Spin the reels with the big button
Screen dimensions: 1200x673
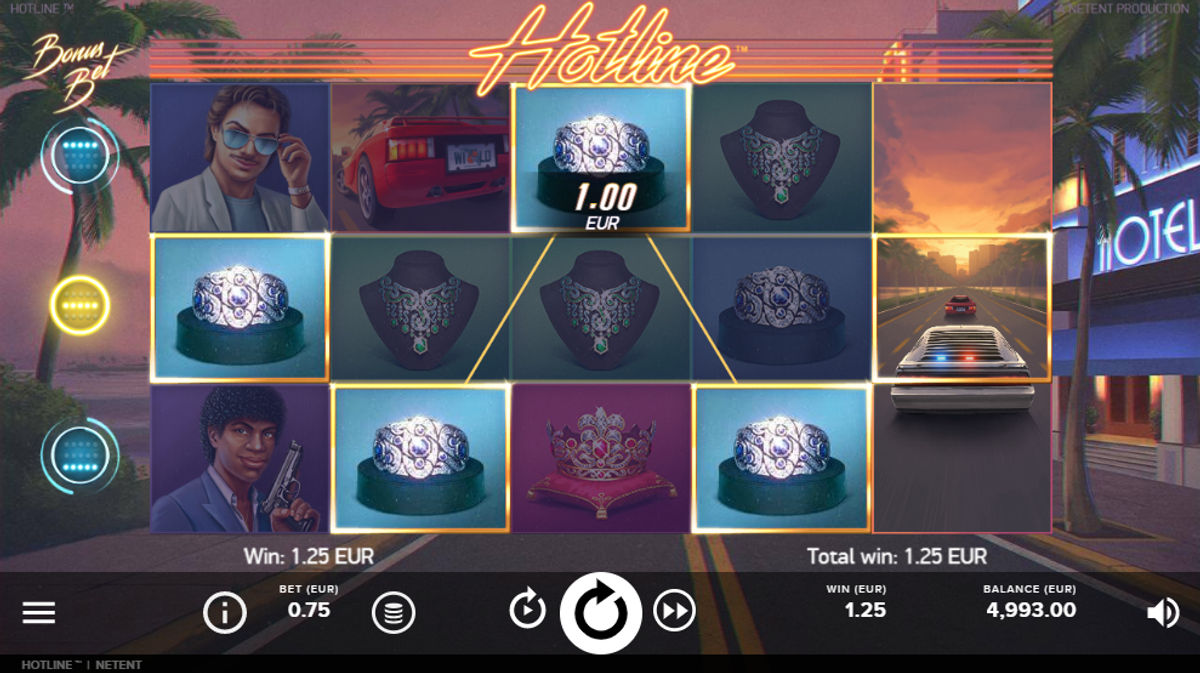pyautogui.click(x=600, y=612)
